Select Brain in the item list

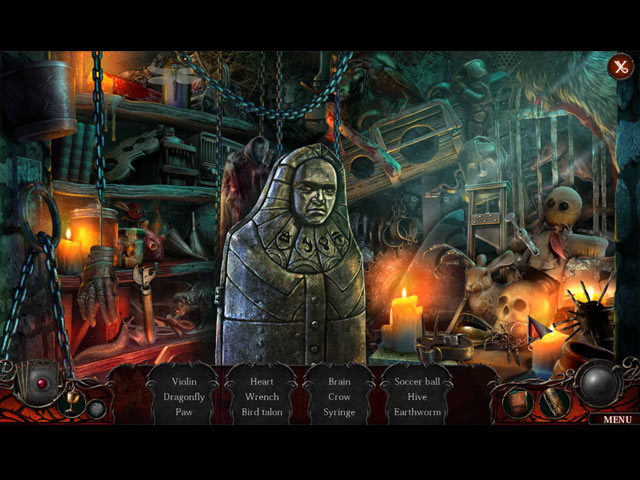tap(339, 381)
